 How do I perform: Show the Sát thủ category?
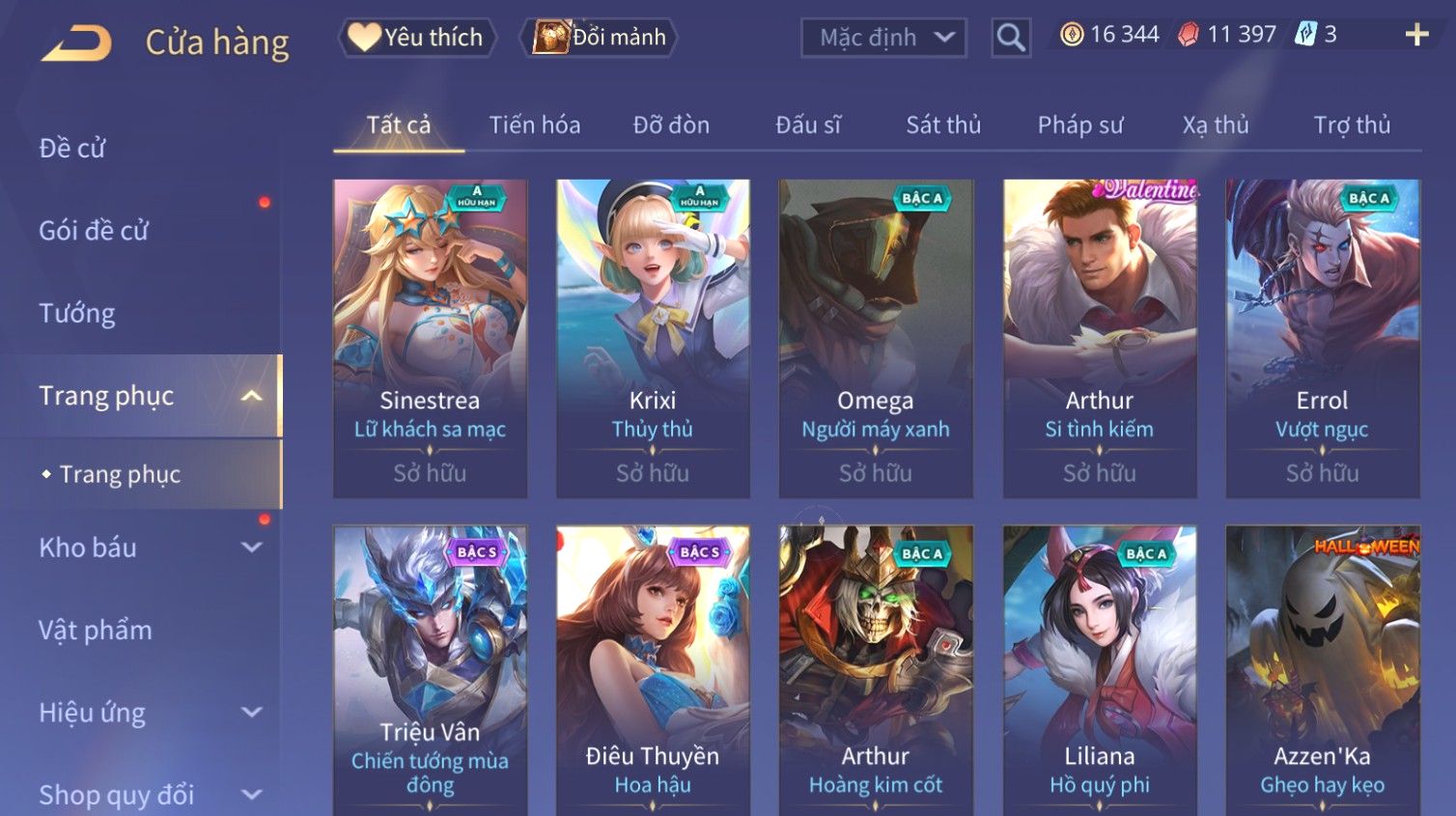[942, 125]
